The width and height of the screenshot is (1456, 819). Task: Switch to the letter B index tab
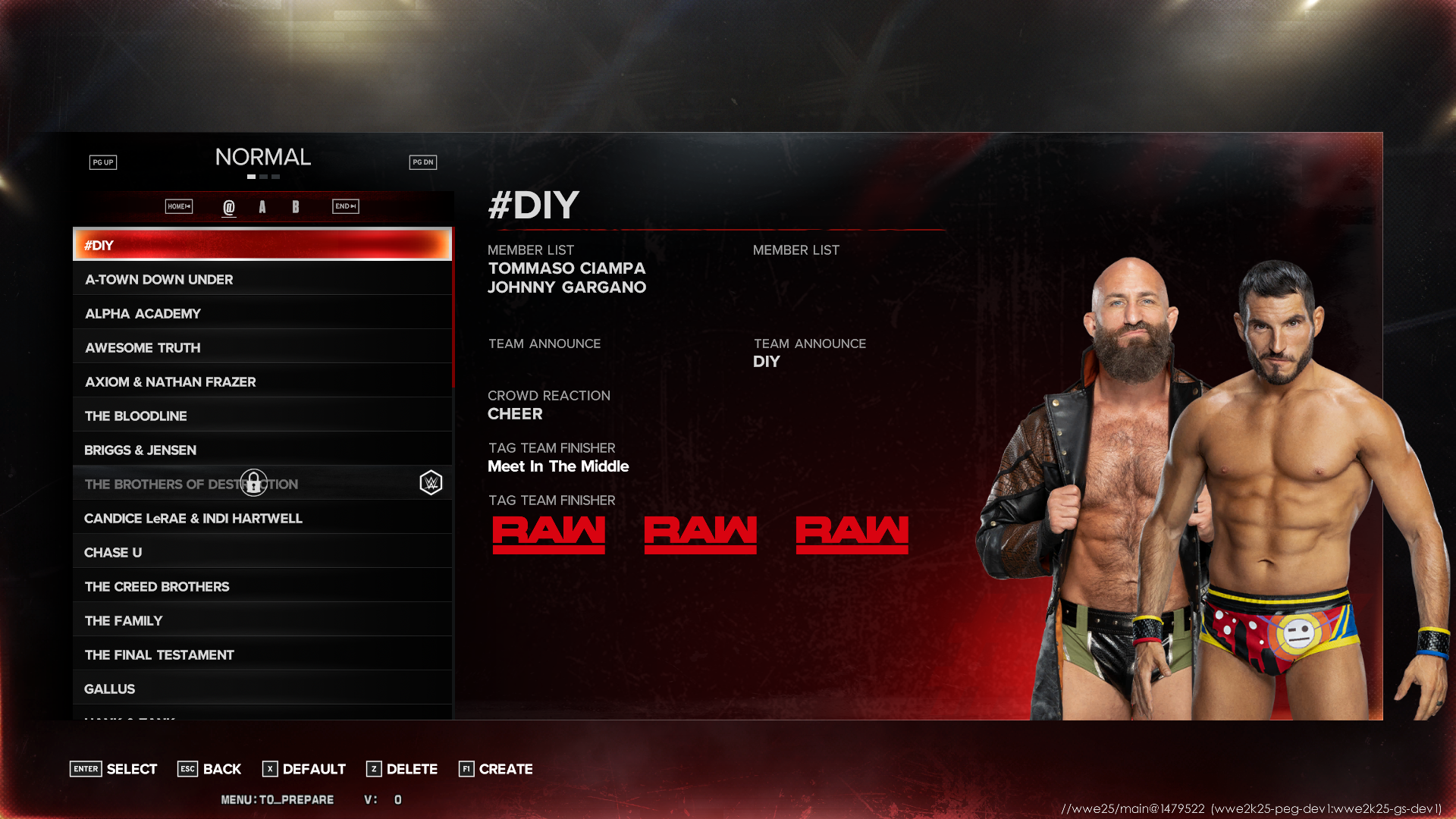pyautogui.click(x=296, y=206)
